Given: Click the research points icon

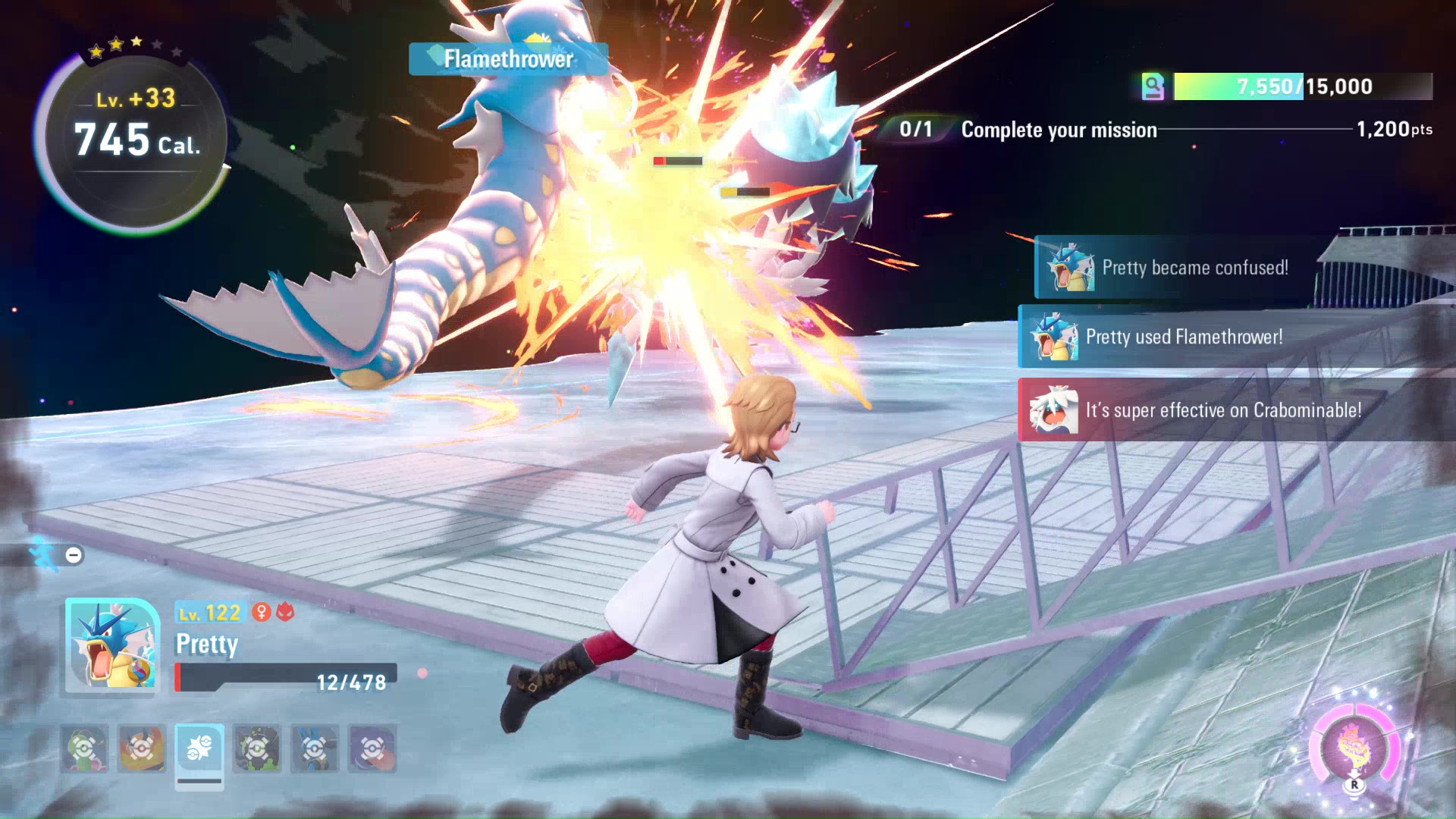Looking at the screenshot, I should (1153, 86).
